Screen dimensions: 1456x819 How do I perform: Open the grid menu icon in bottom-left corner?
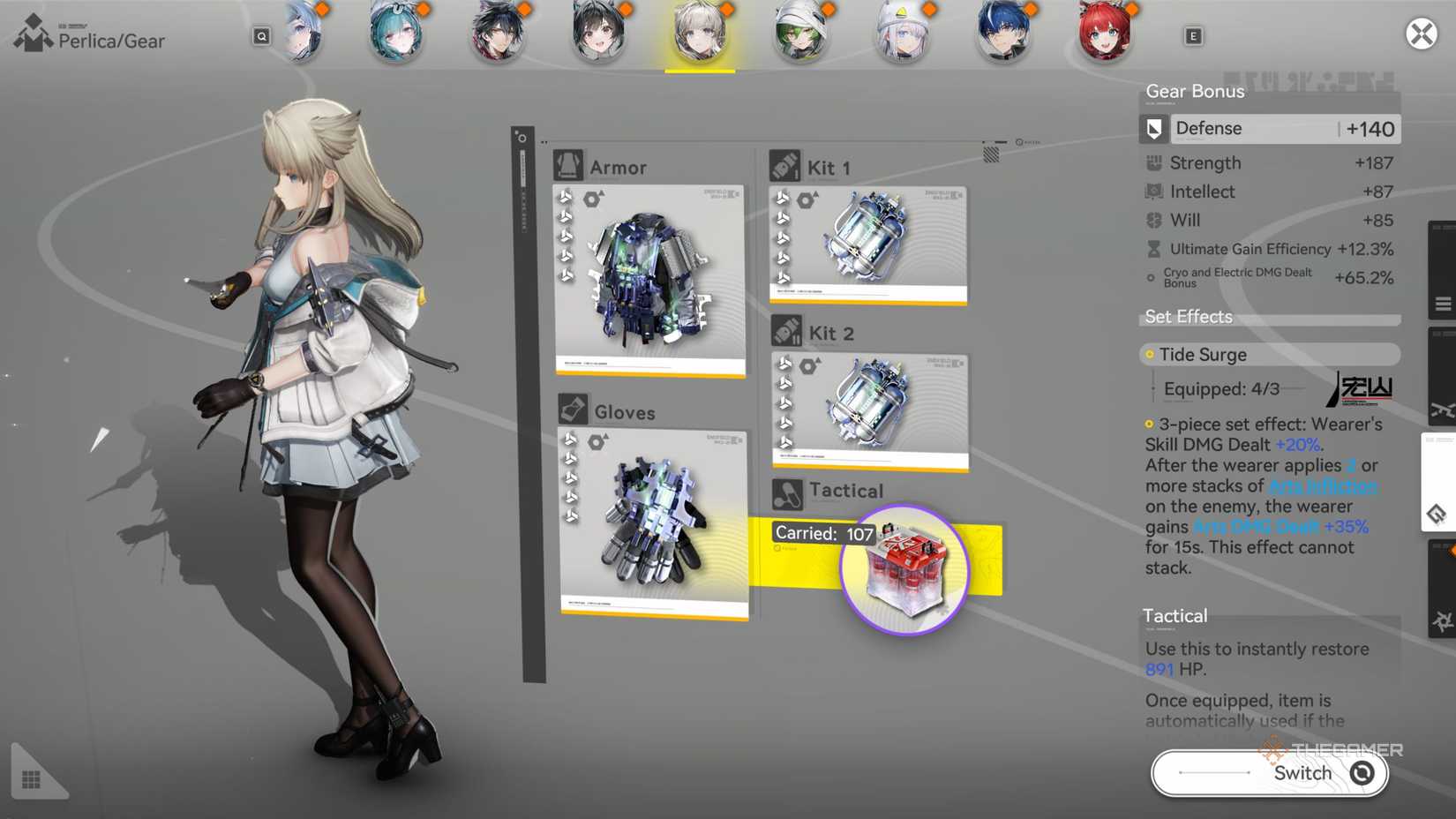[x=31, y=776]
